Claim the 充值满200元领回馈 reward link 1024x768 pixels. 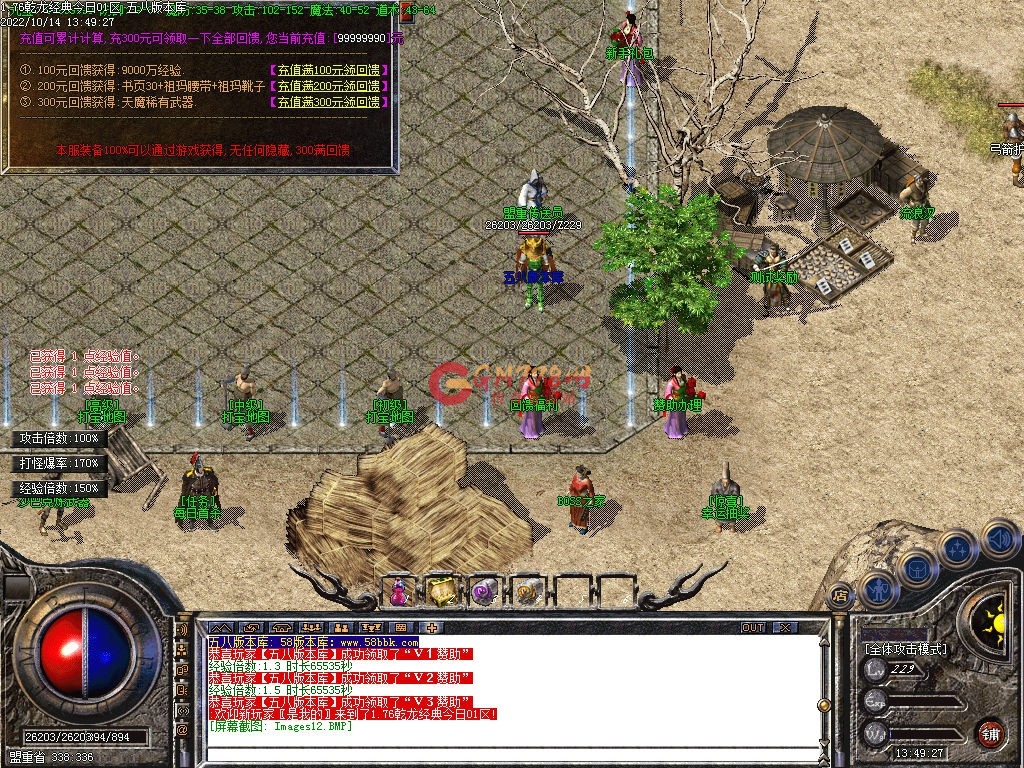pos(328,86)
